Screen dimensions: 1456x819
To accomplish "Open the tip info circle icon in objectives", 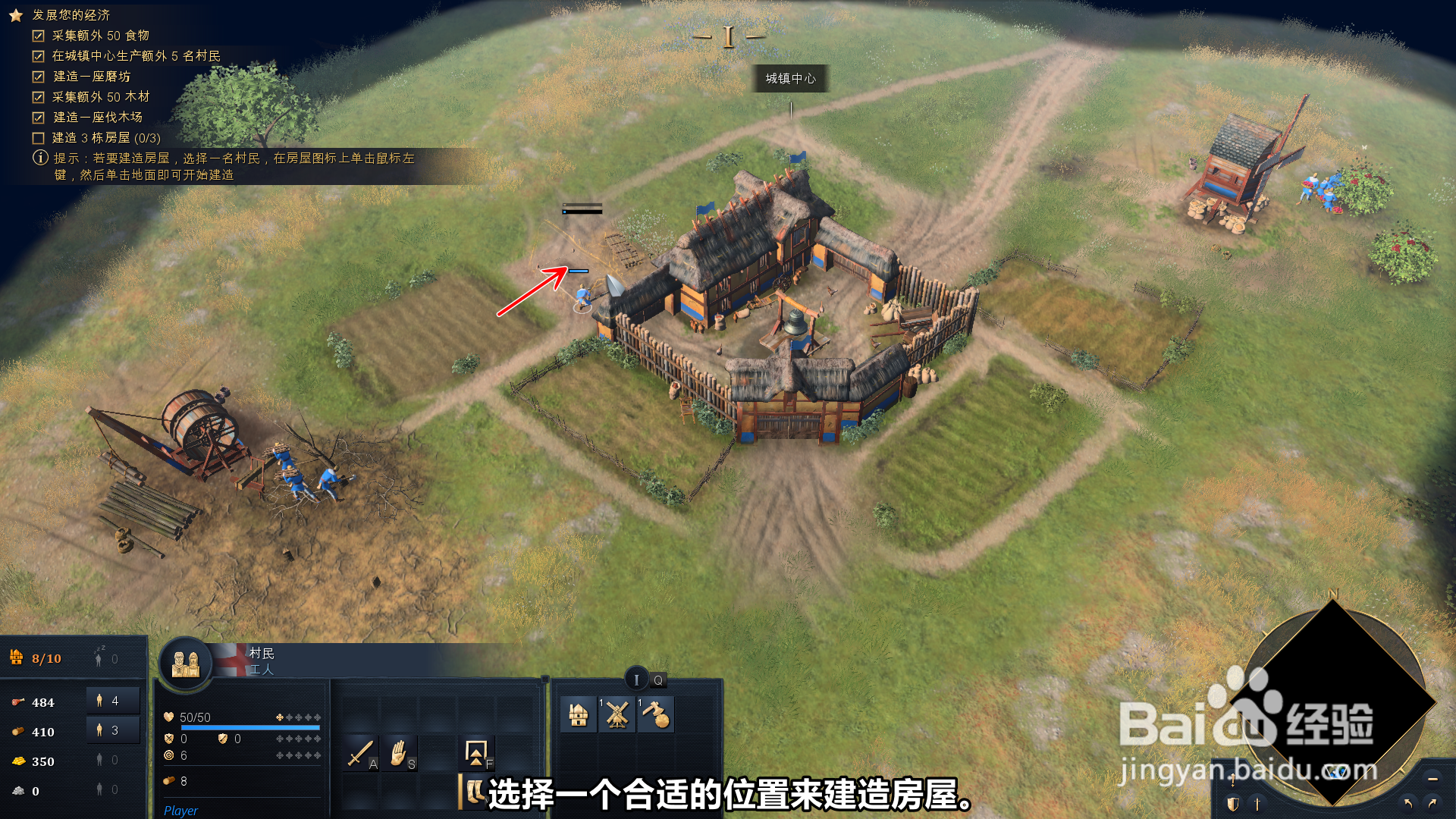I will pos(39,159).
